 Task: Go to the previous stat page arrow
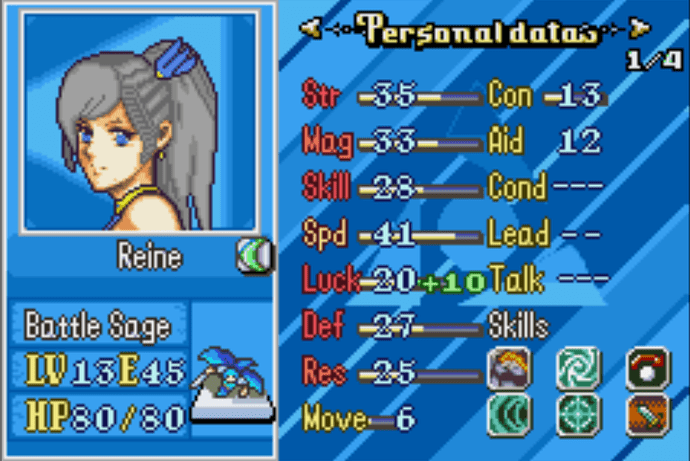(x=316, y=30)
